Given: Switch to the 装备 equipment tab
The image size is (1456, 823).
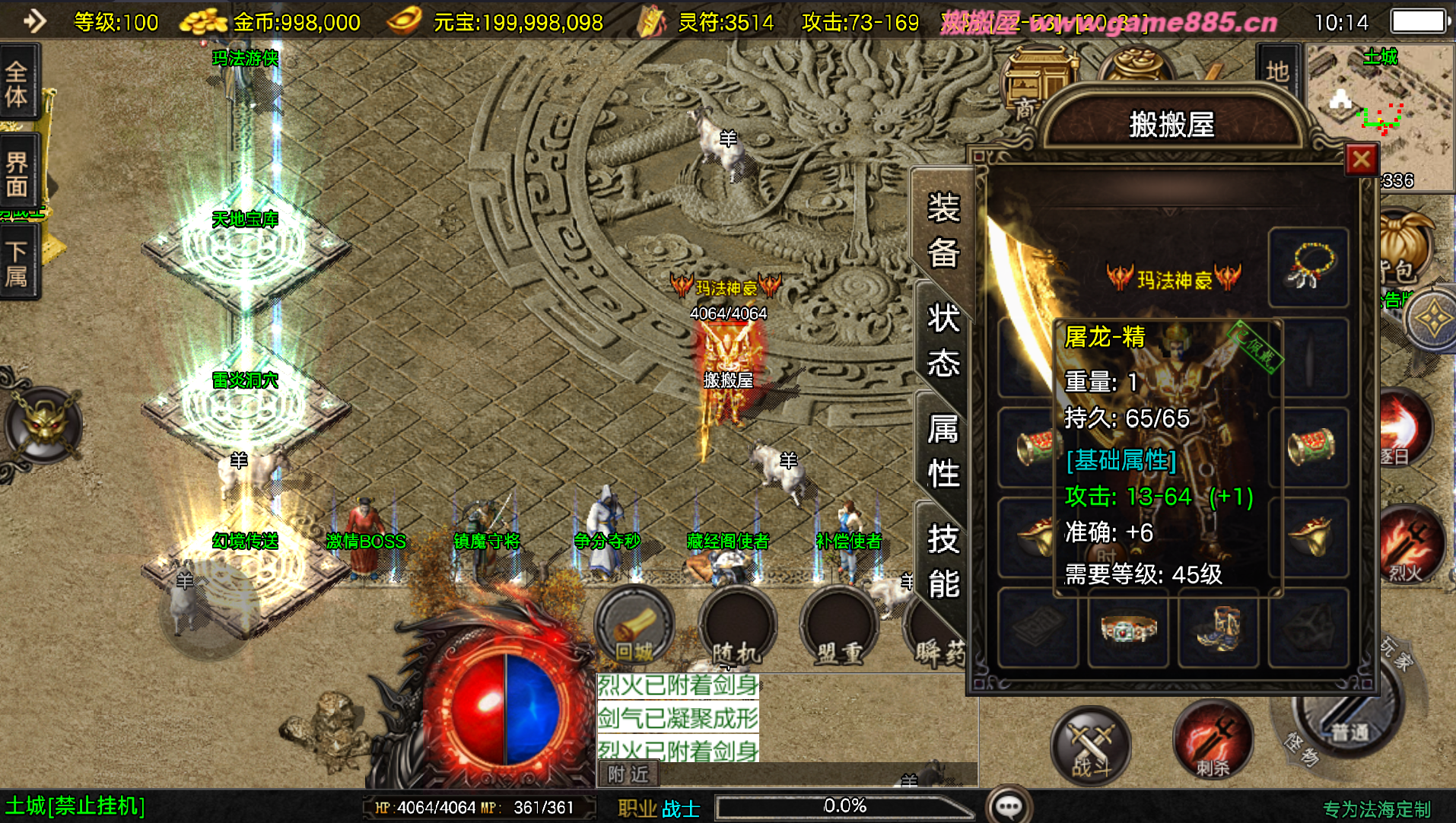Looking at the screenshot, I should (x=943, y=230).
